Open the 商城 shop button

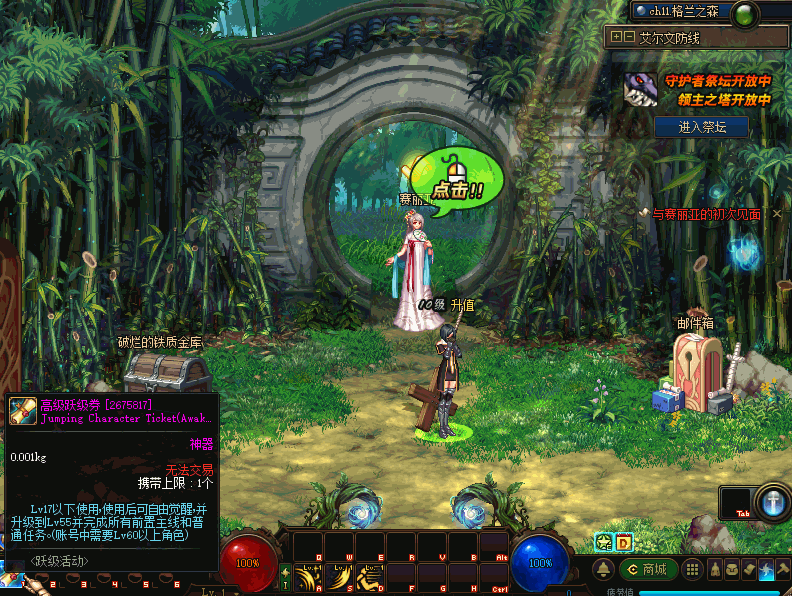point(648,570)
